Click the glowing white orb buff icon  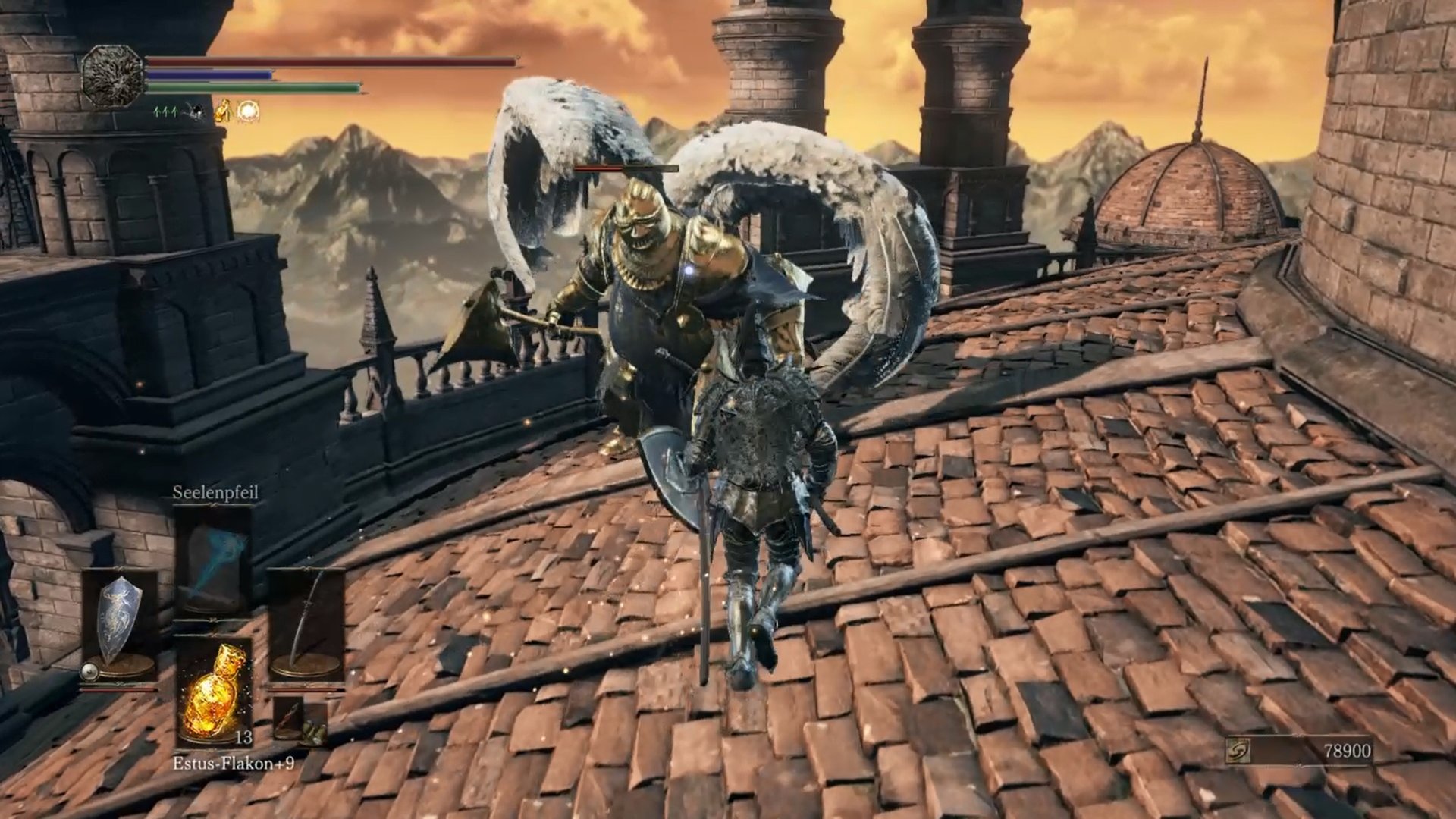247,112
